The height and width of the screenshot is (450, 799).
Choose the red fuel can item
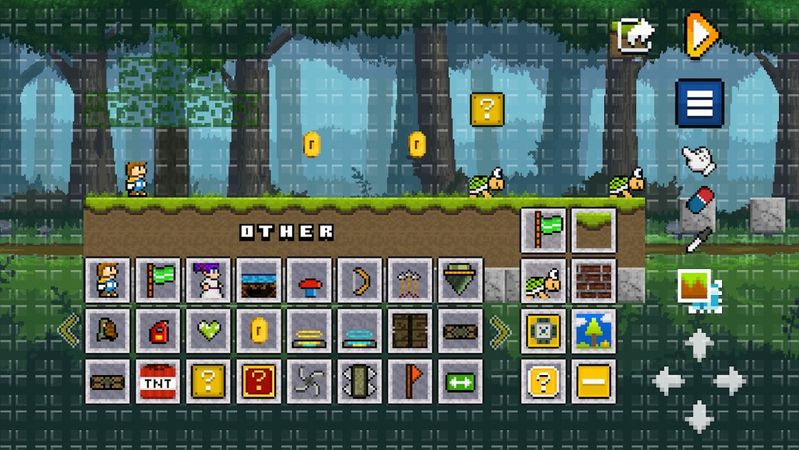pos(158,330)
